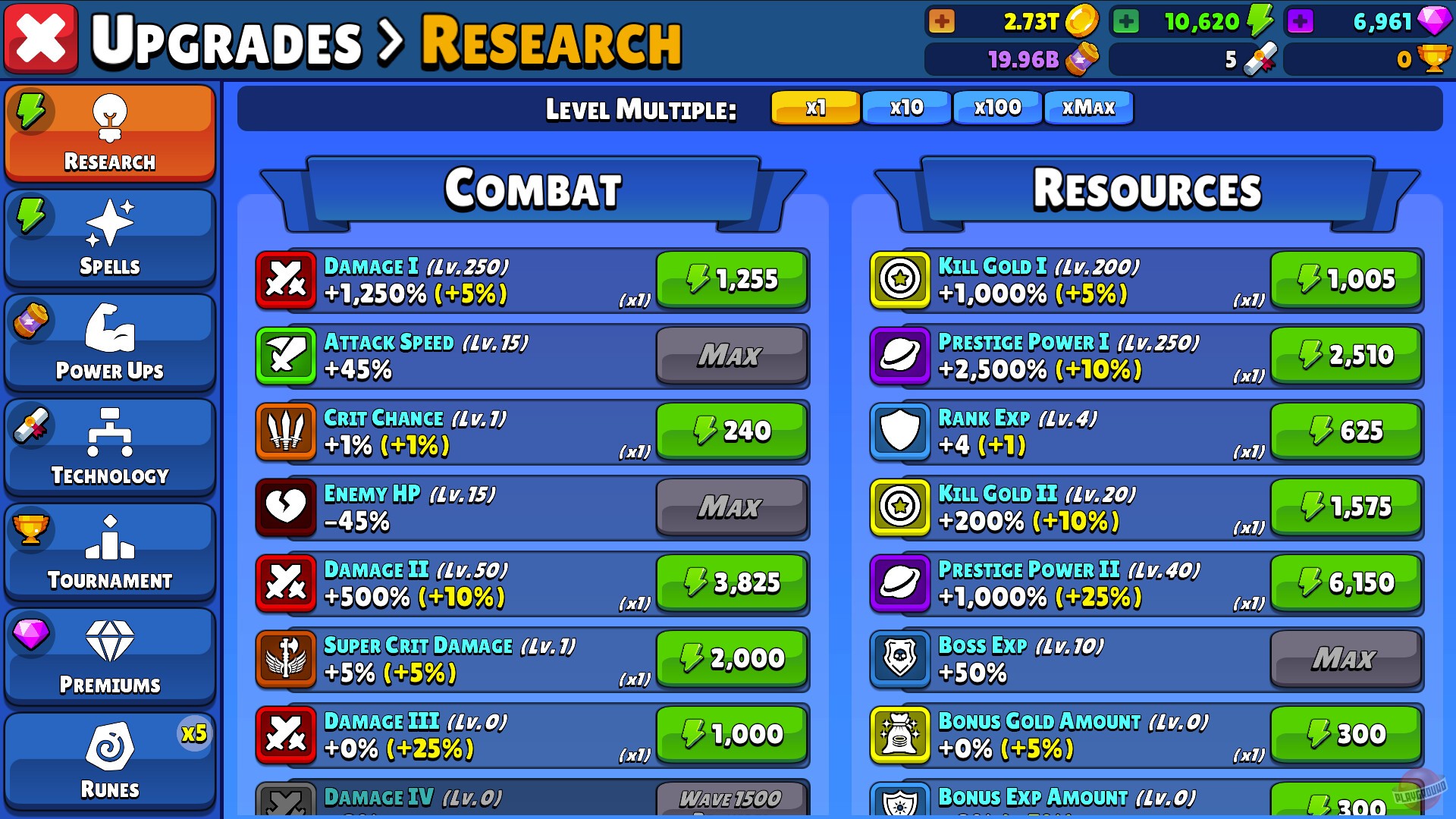Select the x100 level multiple
The image size is (1456, 819).
click(997, 108)
